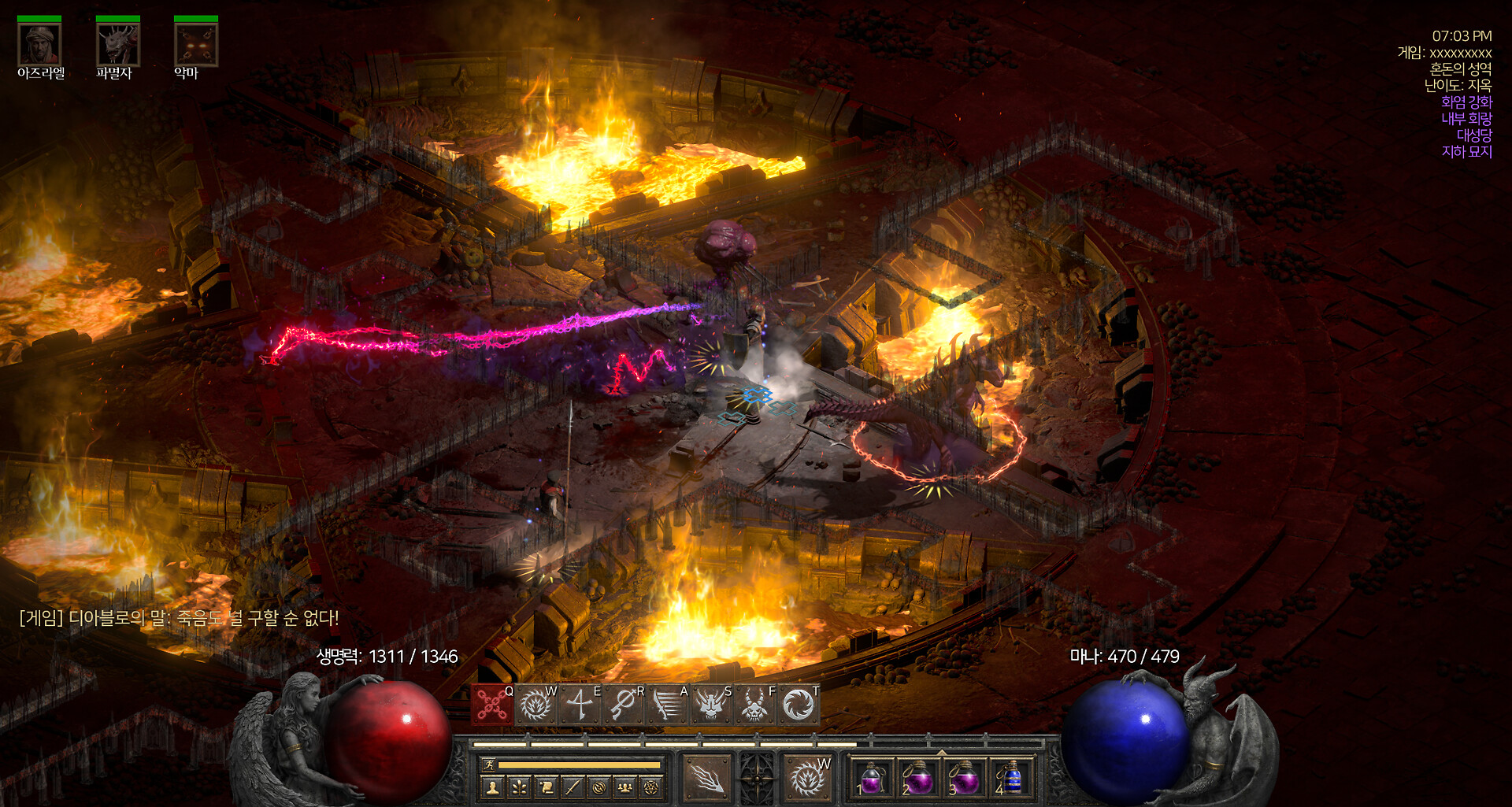Select the key-and-circle symbol skill on R
1512x807 pixels.
[x=624, y=705]
